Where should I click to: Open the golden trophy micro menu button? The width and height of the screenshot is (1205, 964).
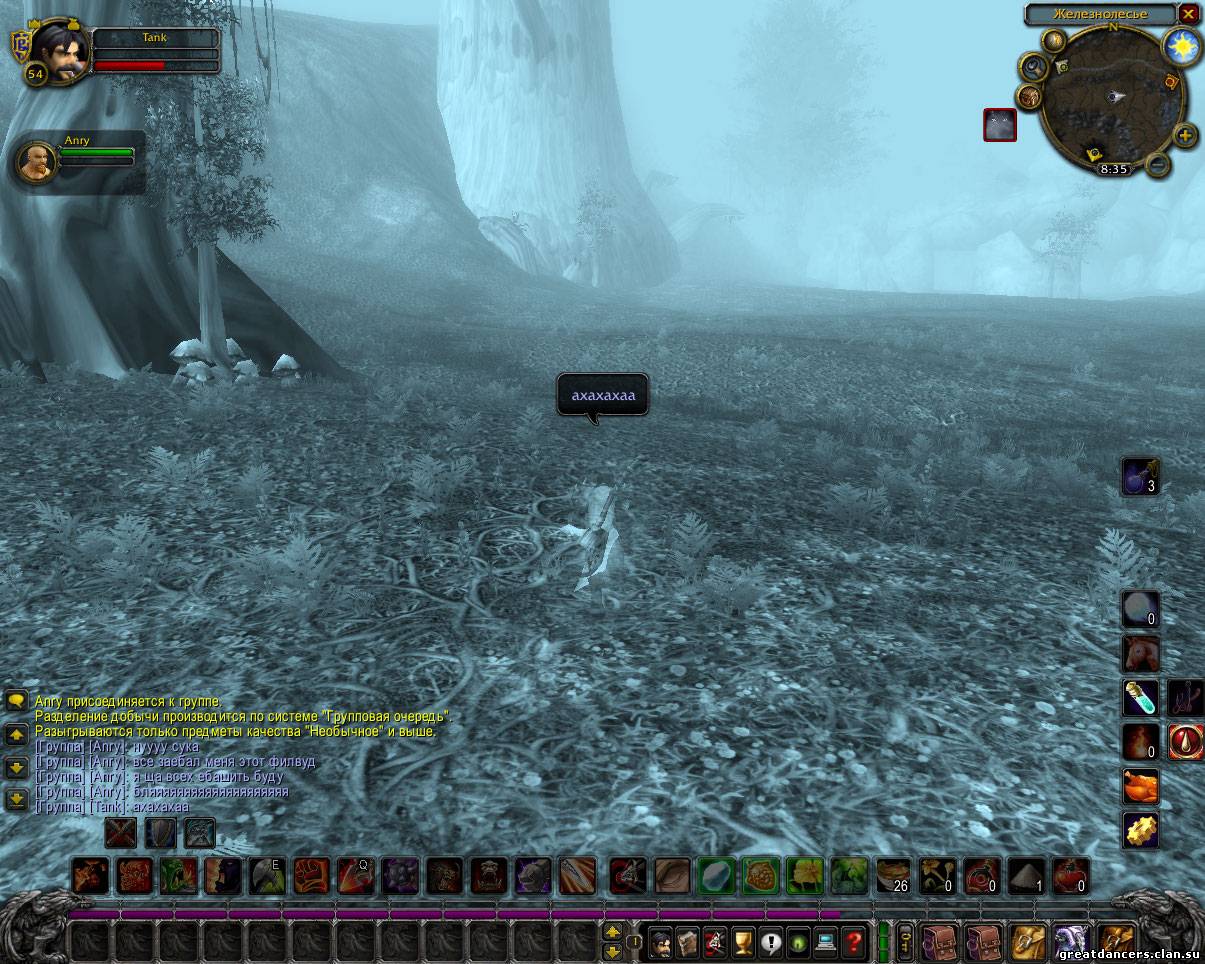(x=742, y=942)
